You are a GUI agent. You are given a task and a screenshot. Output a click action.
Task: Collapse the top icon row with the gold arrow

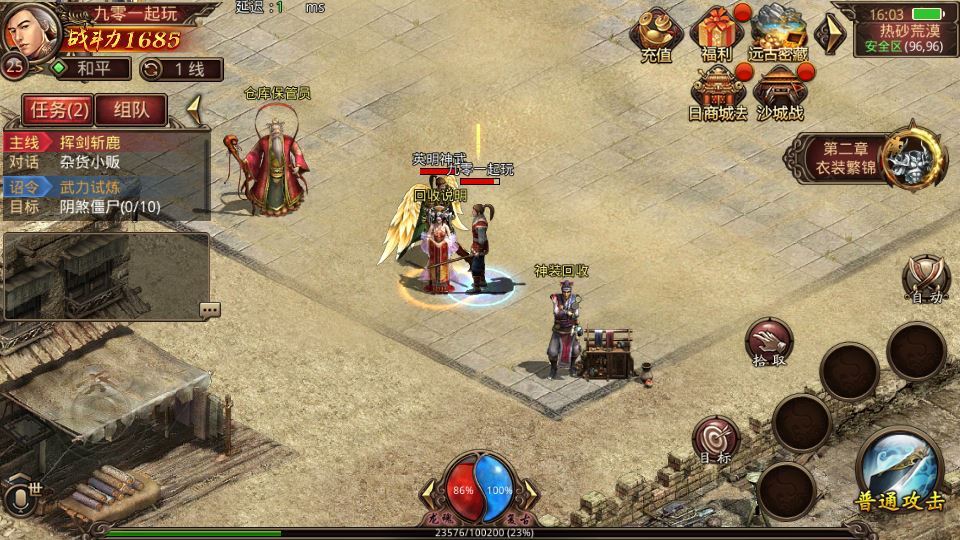click(x=828, y=34)
